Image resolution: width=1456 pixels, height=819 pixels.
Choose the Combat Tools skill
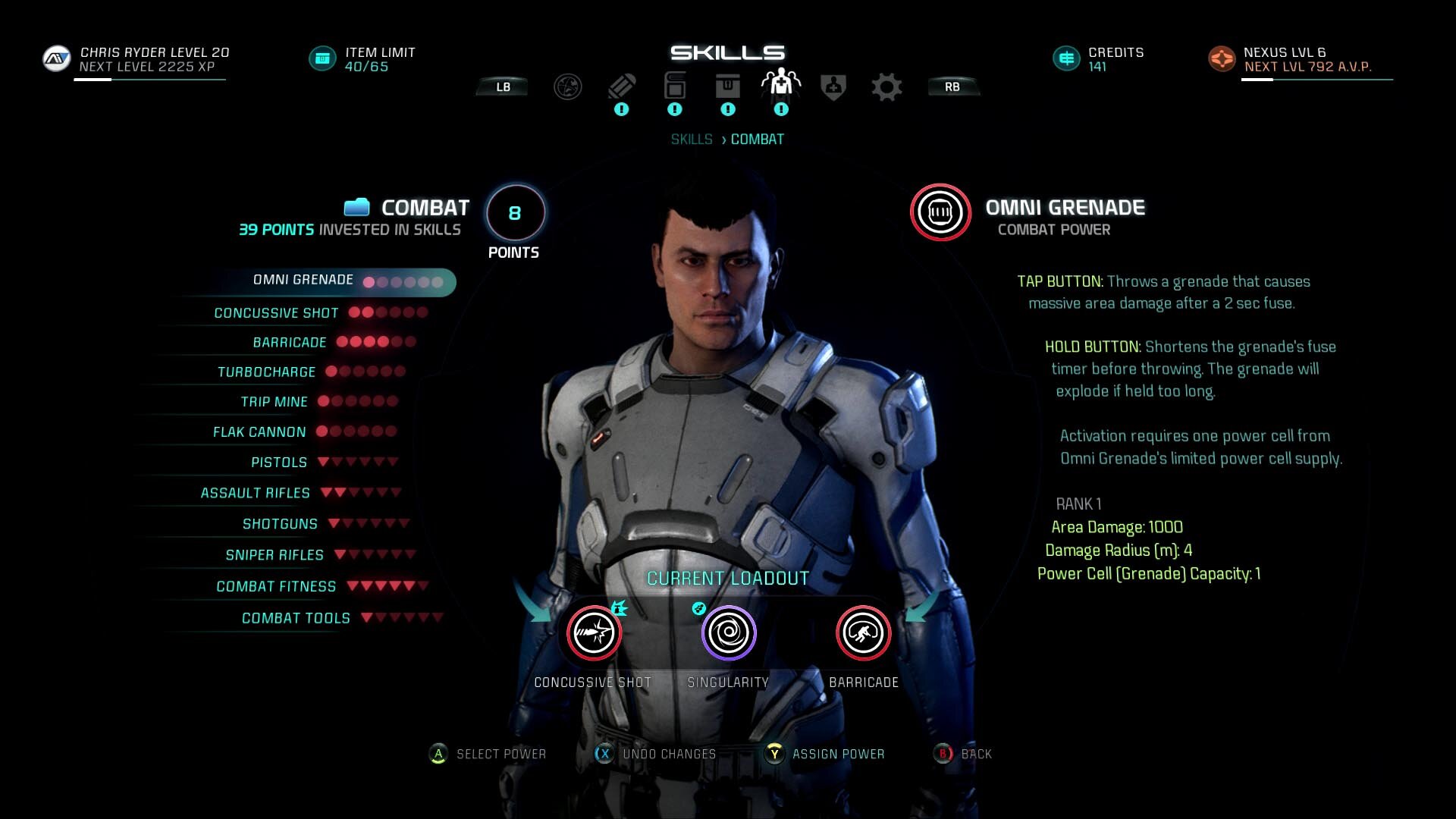tap(296, 619)
